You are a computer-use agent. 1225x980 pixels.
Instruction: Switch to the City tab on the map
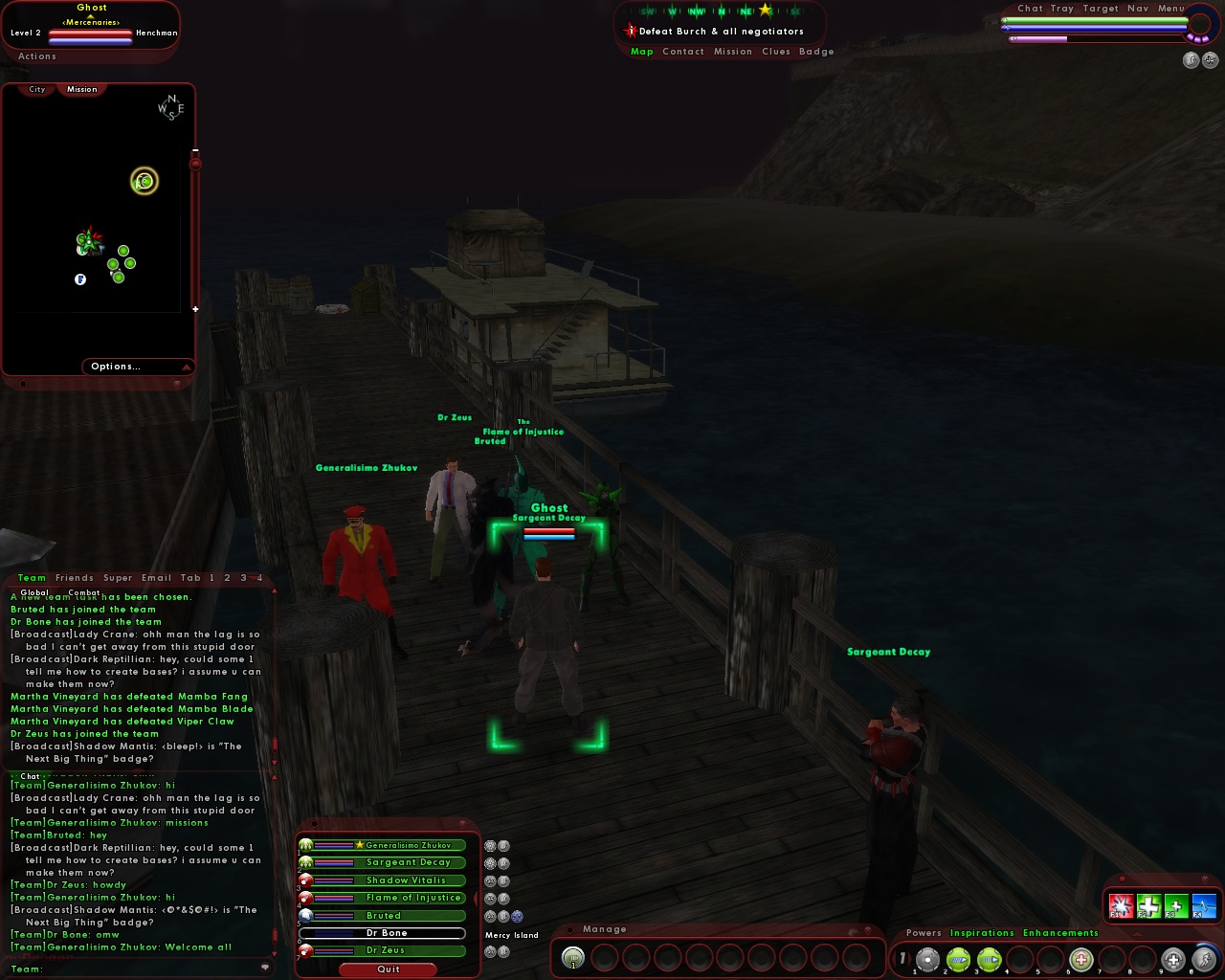coord(35,88)
